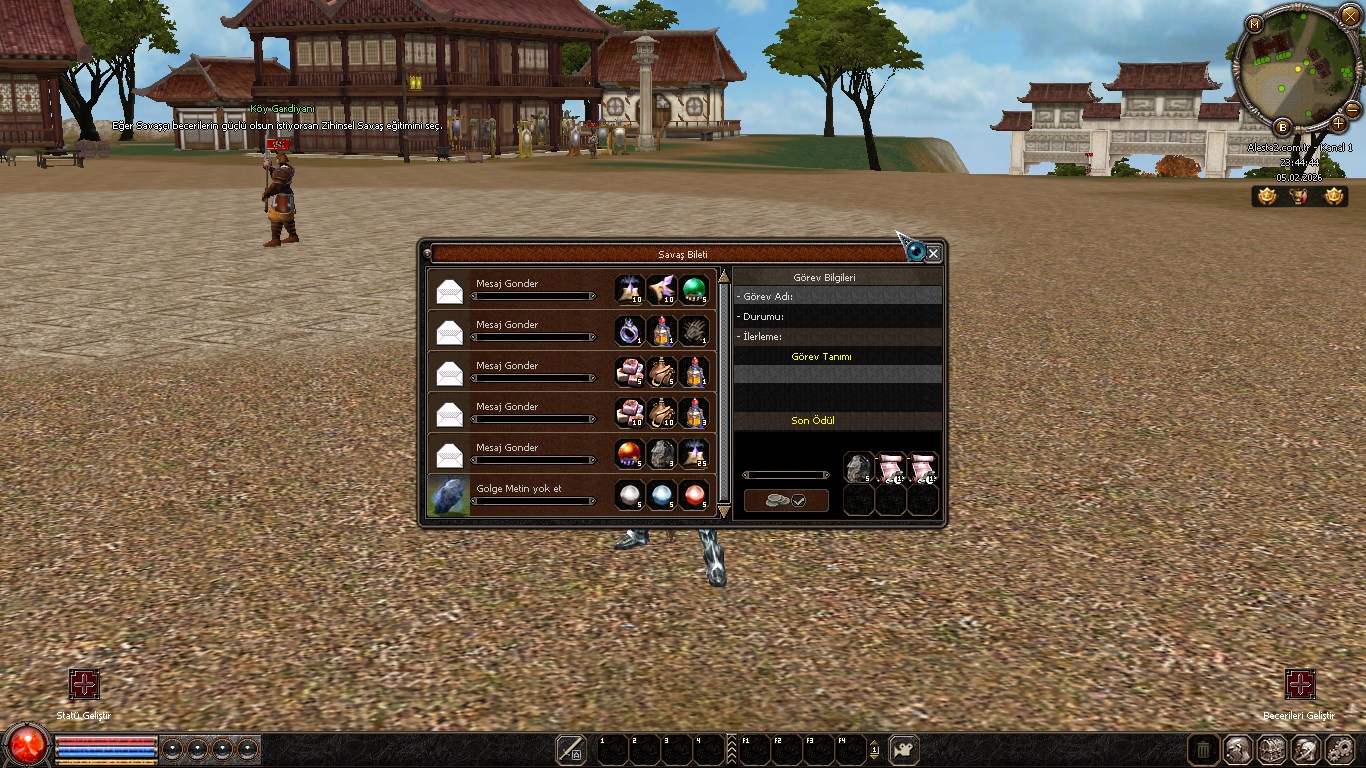
Task: Claim reward with the coins checkmark button
Action: coord(786,501)
